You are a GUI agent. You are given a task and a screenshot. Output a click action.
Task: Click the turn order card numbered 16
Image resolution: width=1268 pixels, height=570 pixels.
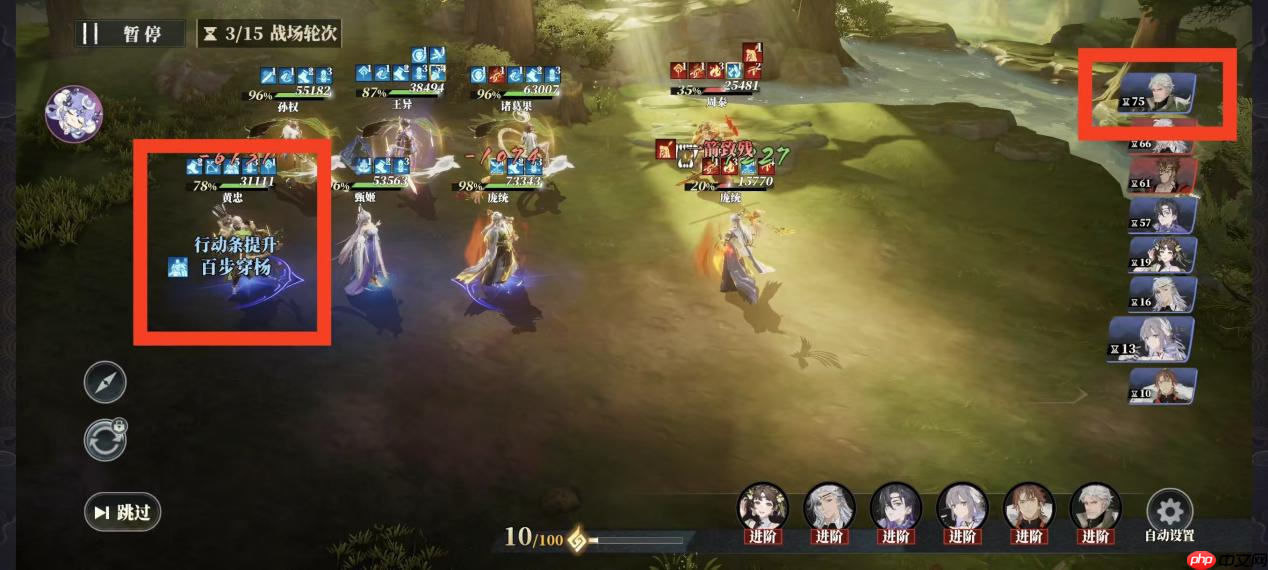pos(1163,295)
